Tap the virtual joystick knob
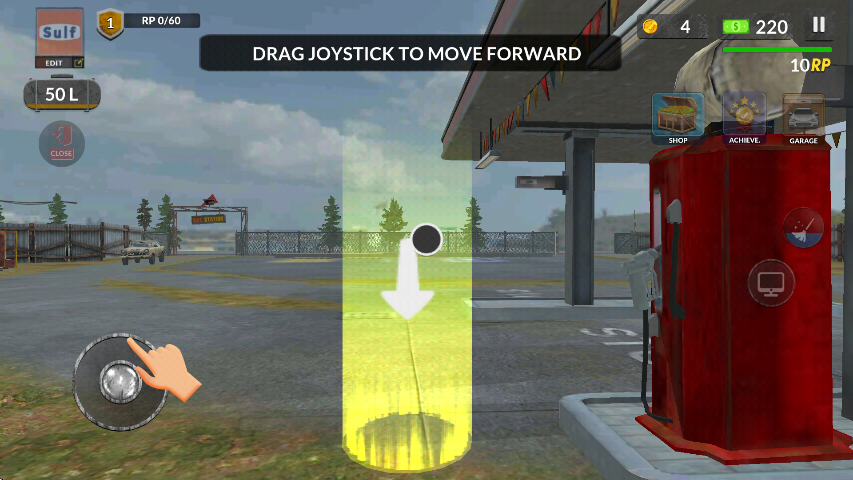This screenshot has width=853, height=480. coord(120,381)
